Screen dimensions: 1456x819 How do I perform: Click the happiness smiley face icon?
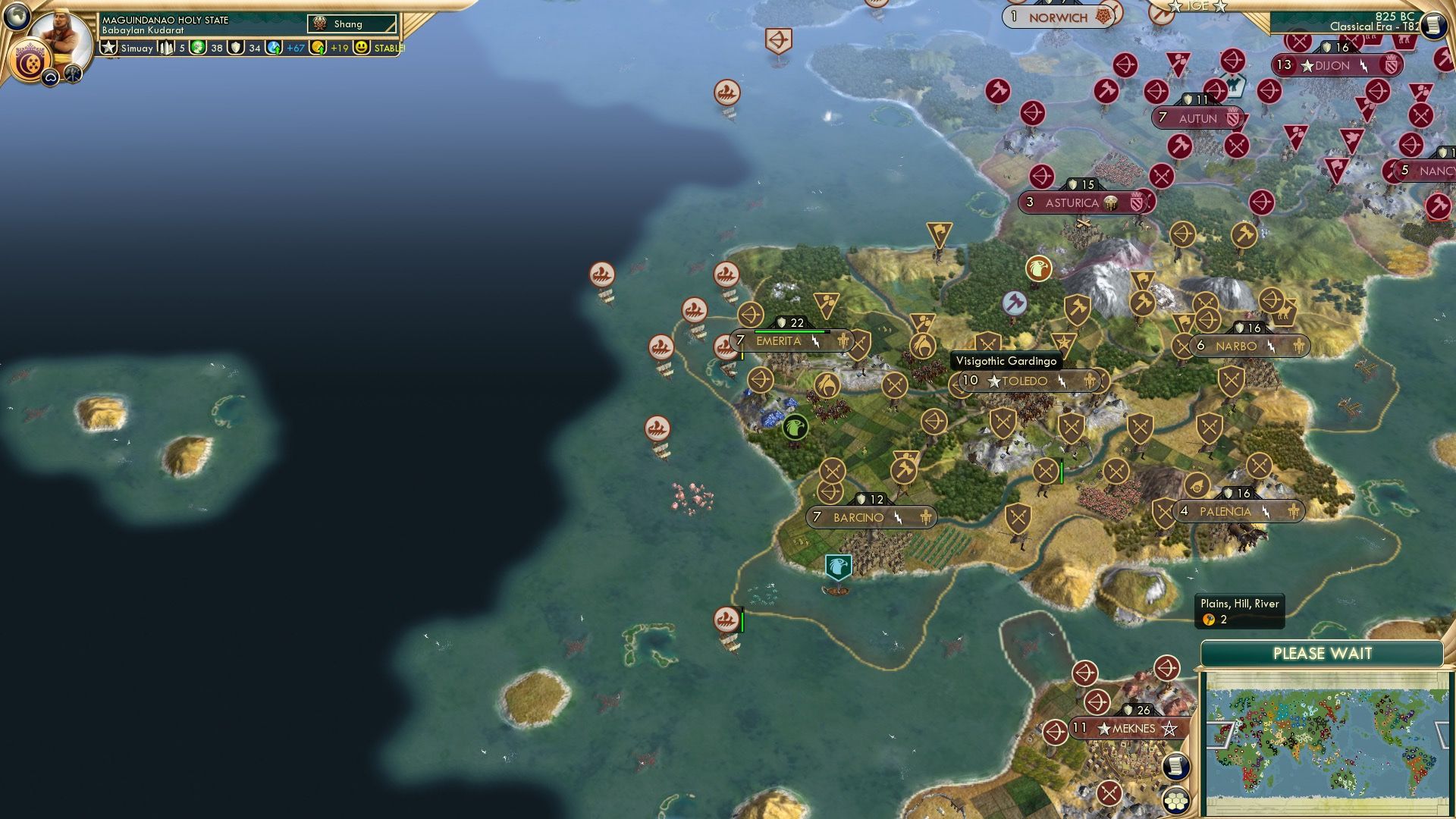(x=362, y=47)
